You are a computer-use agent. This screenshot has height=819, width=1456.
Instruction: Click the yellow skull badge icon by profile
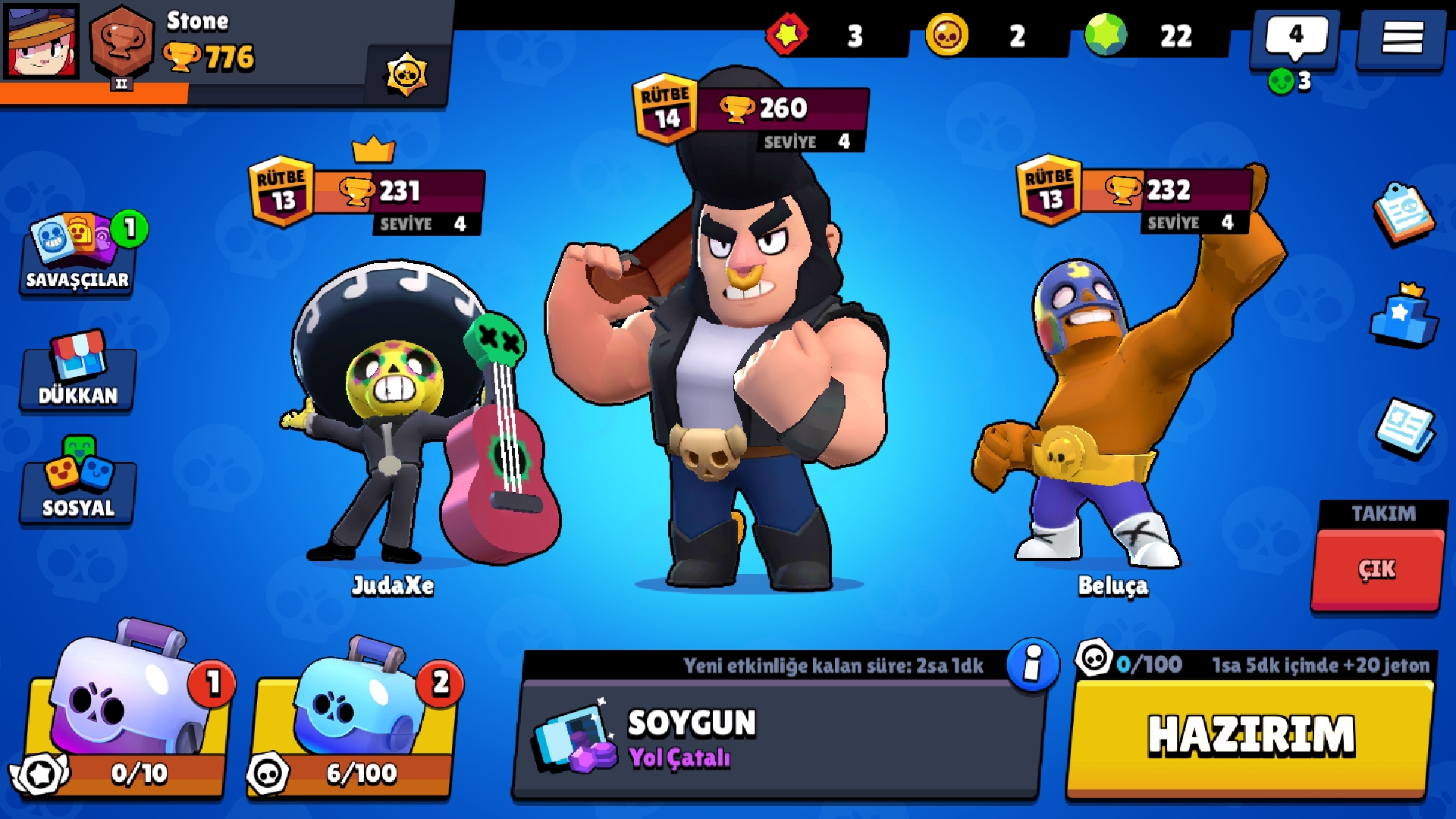(407, 74)
